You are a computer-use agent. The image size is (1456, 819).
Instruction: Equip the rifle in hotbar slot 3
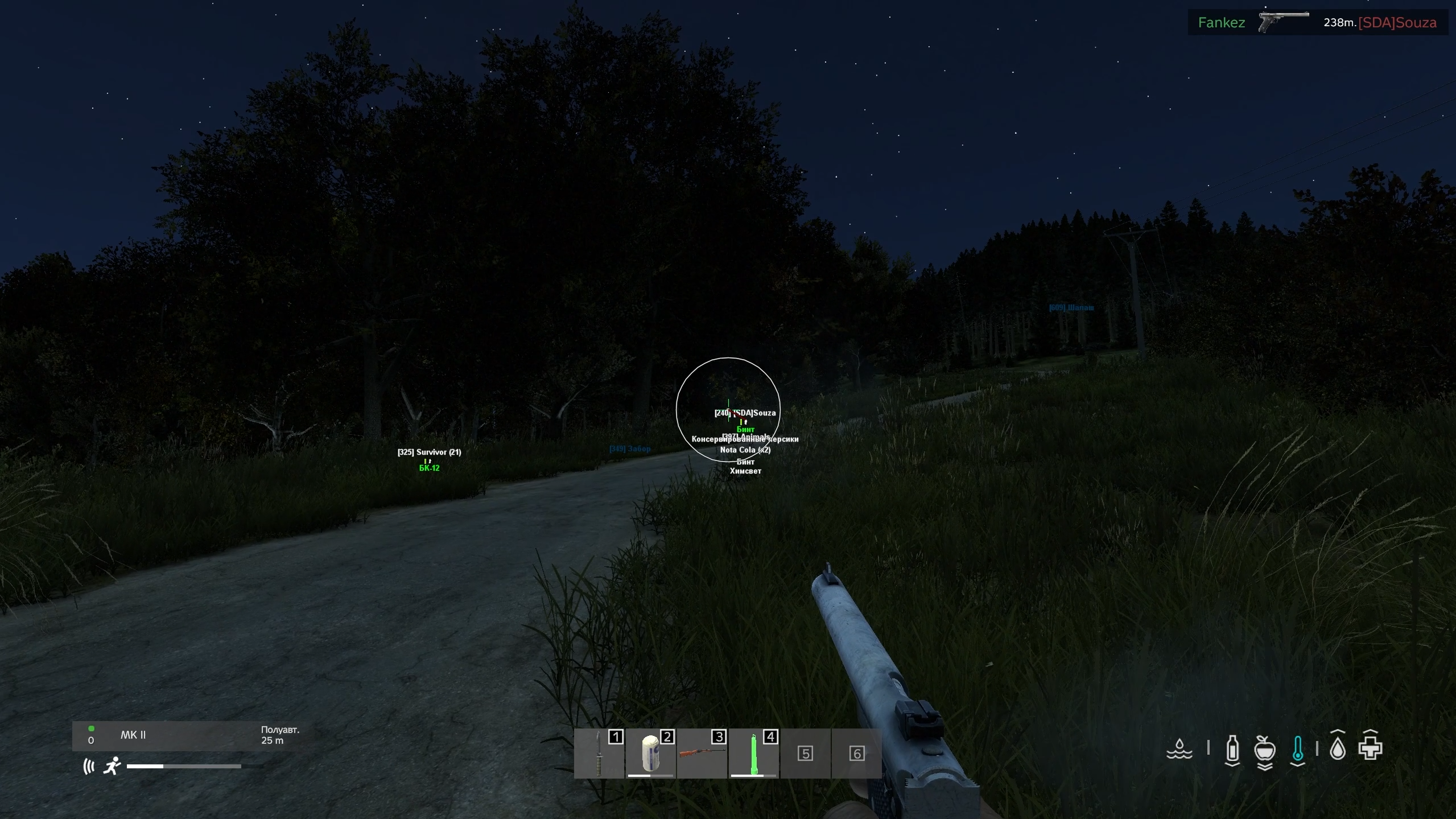point(702,754)
